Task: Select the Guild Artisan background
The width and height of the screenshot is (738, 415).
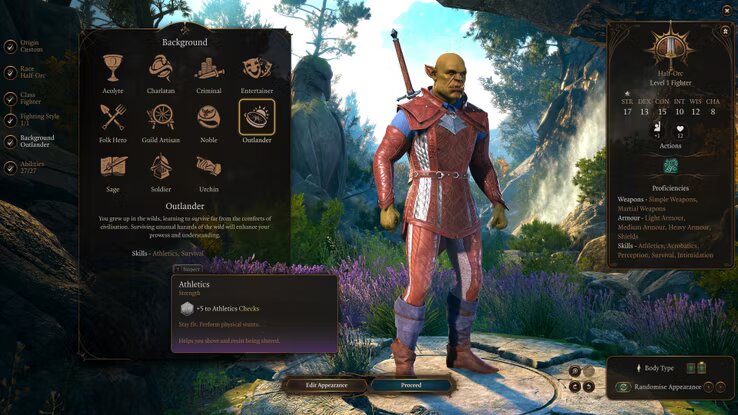Action: coord(160,117)
